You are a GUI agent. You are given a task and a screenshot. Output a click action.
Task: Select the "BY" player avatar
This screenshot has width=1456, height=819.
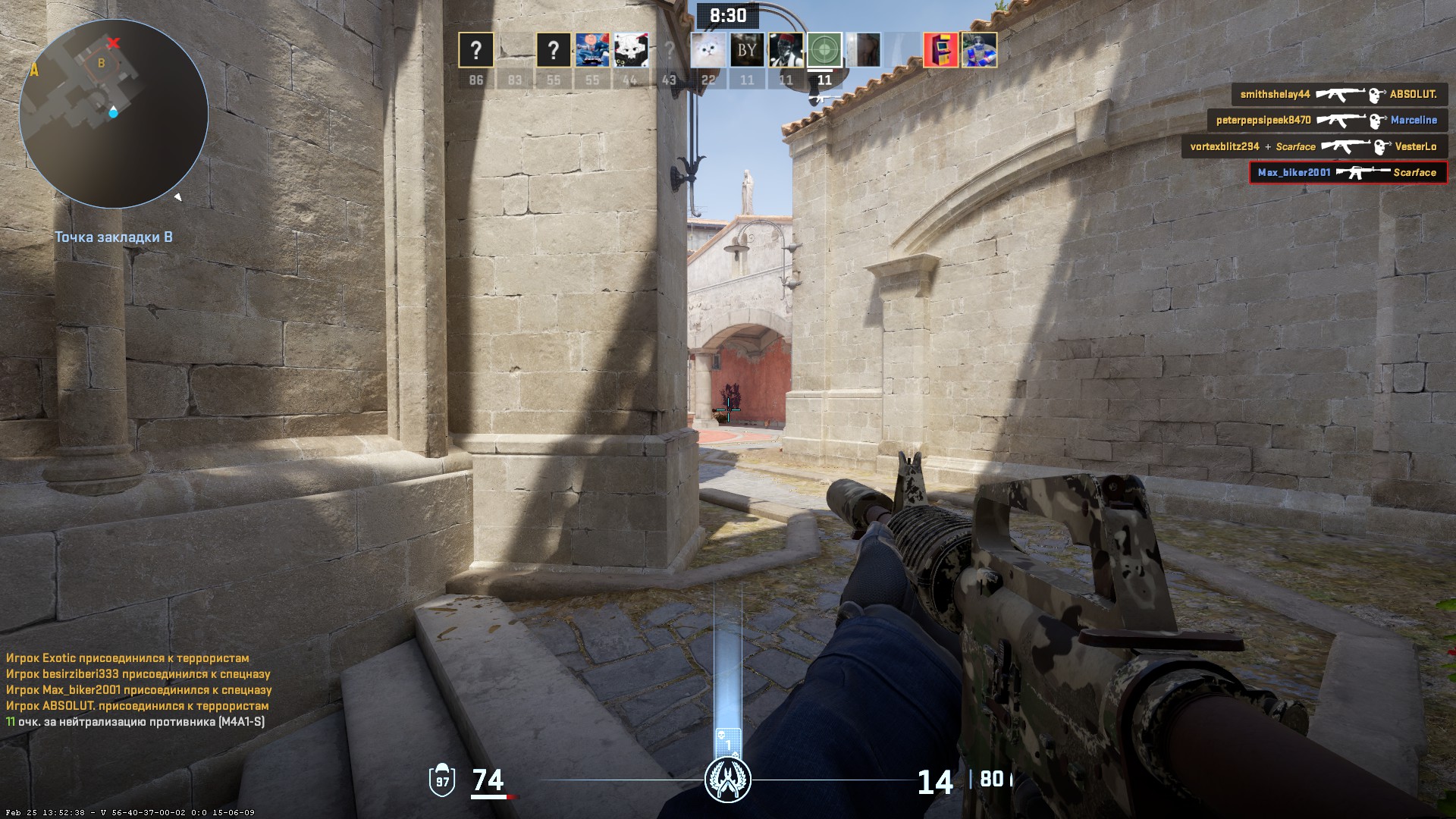pos(747,51)
